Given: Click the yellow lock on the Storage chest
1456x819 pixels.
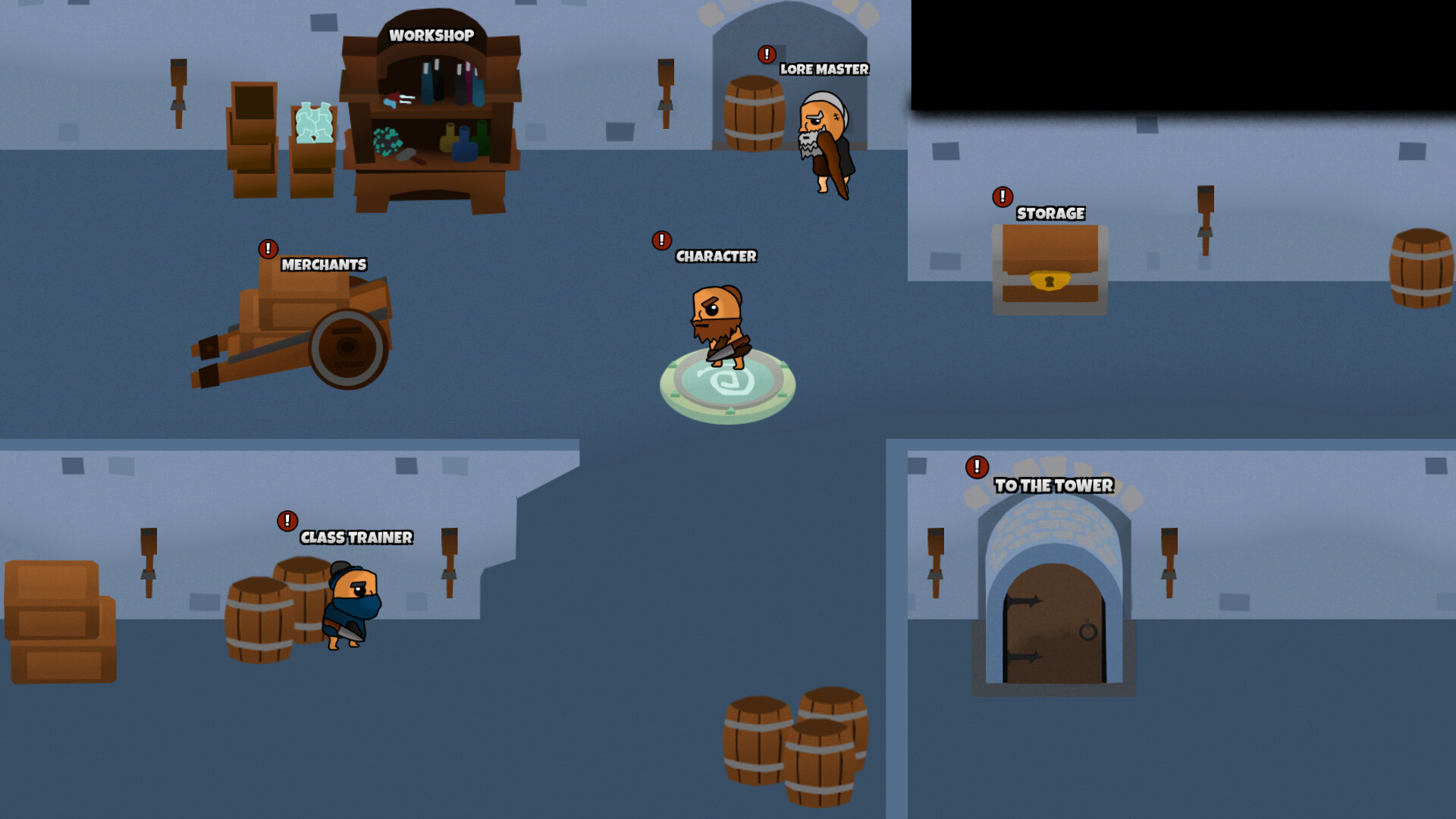Looking at the screenshot, I should [x=1049, y=282].
